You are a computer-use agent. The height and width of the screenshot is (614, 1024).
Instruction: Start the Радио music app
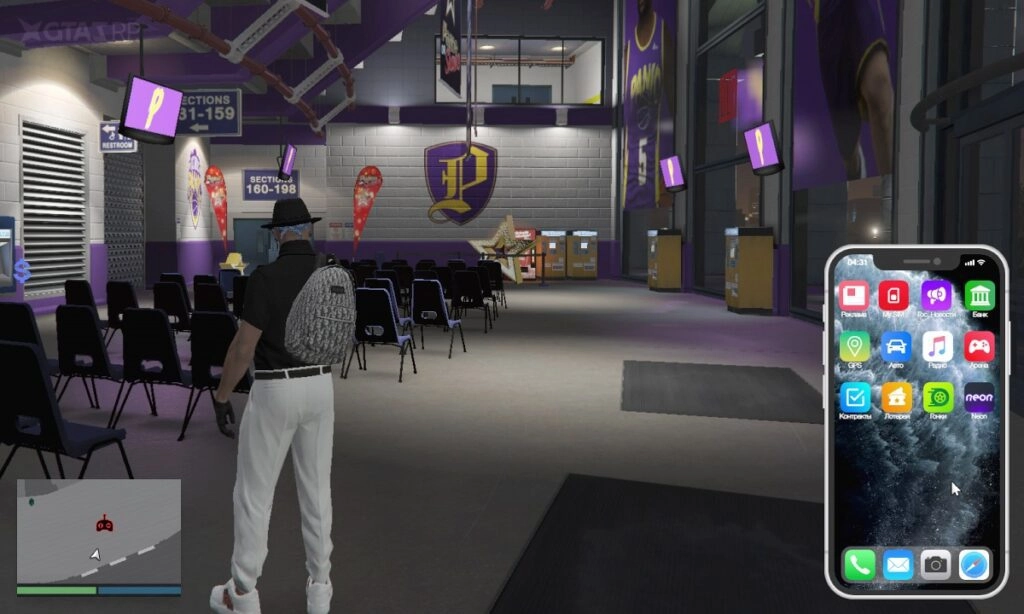[x=937, y=346]
